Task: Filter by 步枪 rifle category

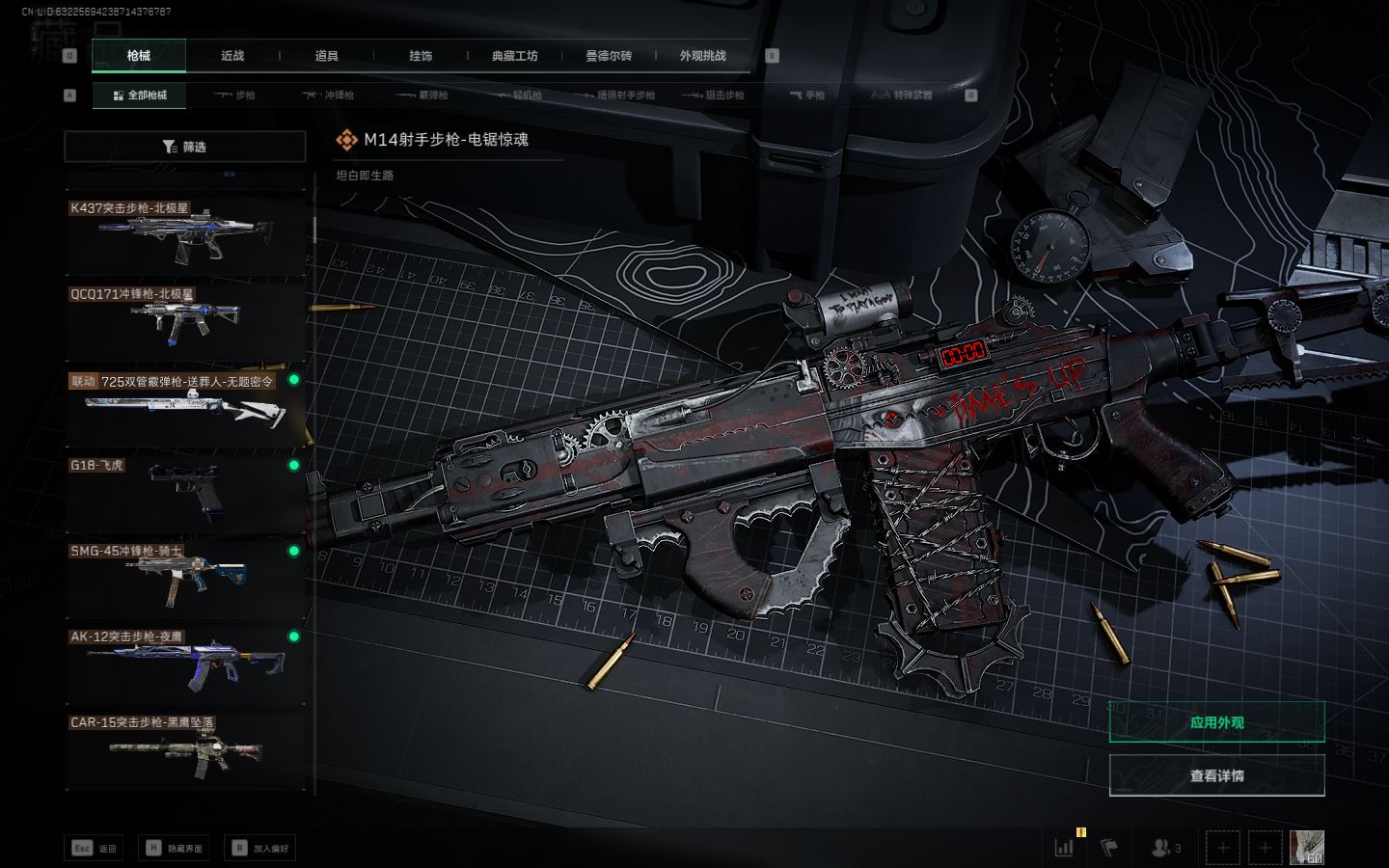Action: 235,95
